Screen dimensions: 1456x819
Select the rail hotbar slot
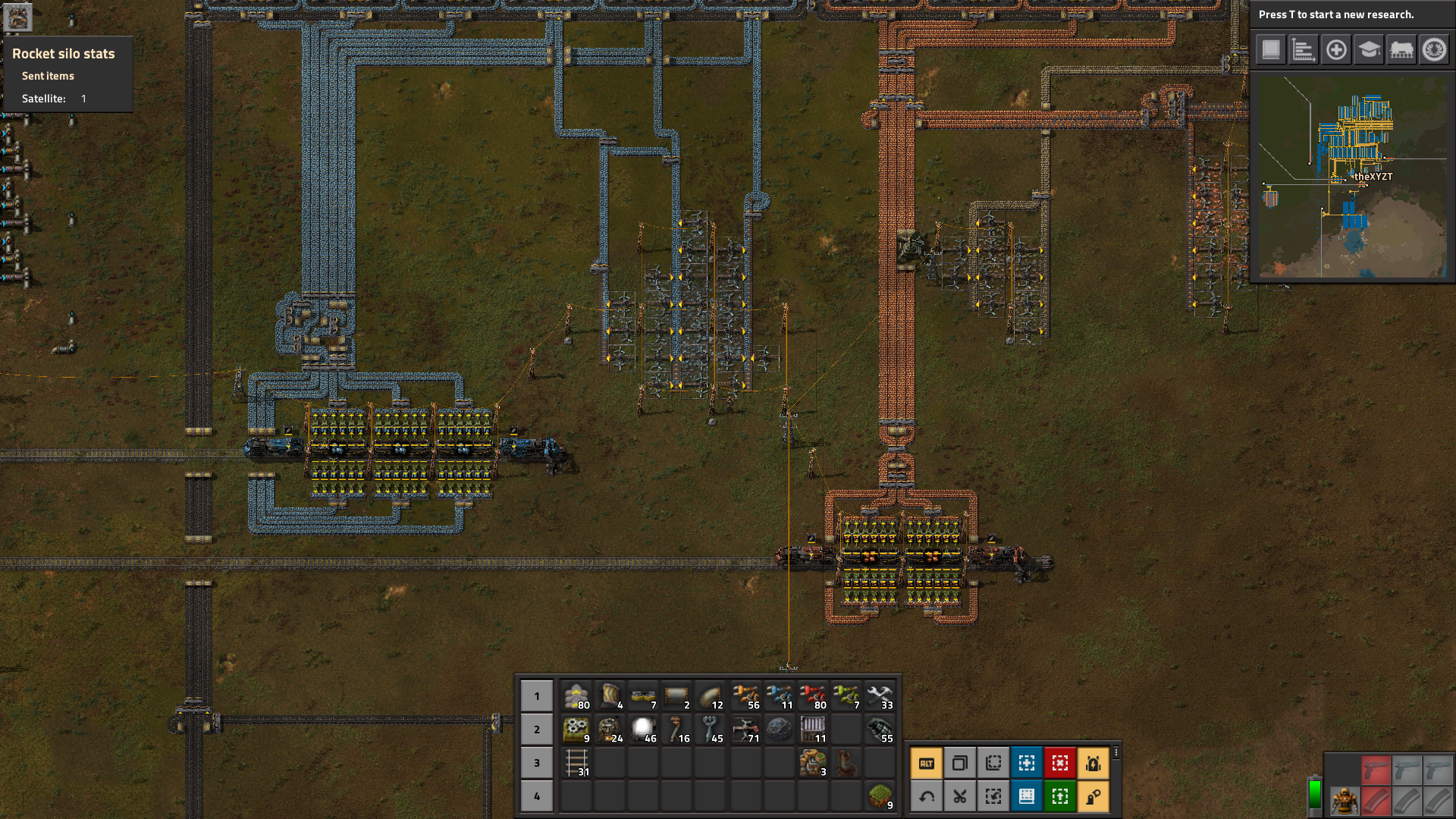click(x=576, y=763)
